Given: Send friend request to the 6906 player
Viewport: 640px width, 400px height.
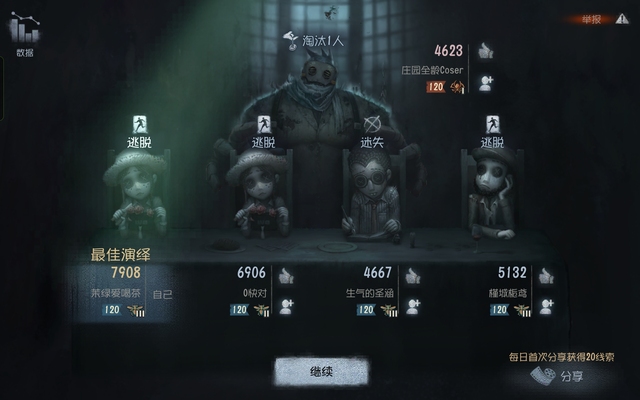Looking at the screenshot, I should click(x=286, y=307).
